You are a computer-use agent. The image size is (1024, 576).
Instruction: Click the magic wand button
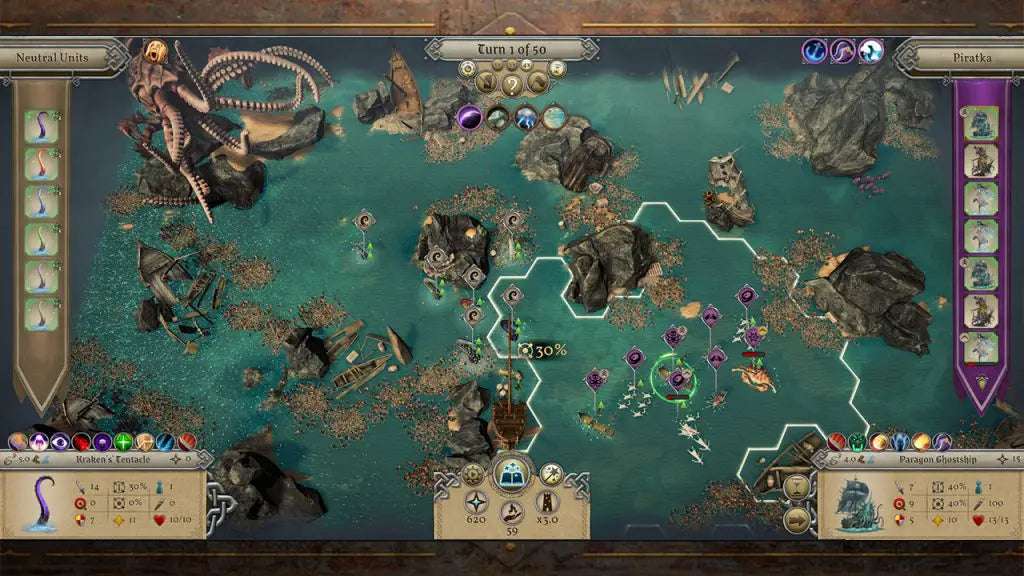click(550, 473)
